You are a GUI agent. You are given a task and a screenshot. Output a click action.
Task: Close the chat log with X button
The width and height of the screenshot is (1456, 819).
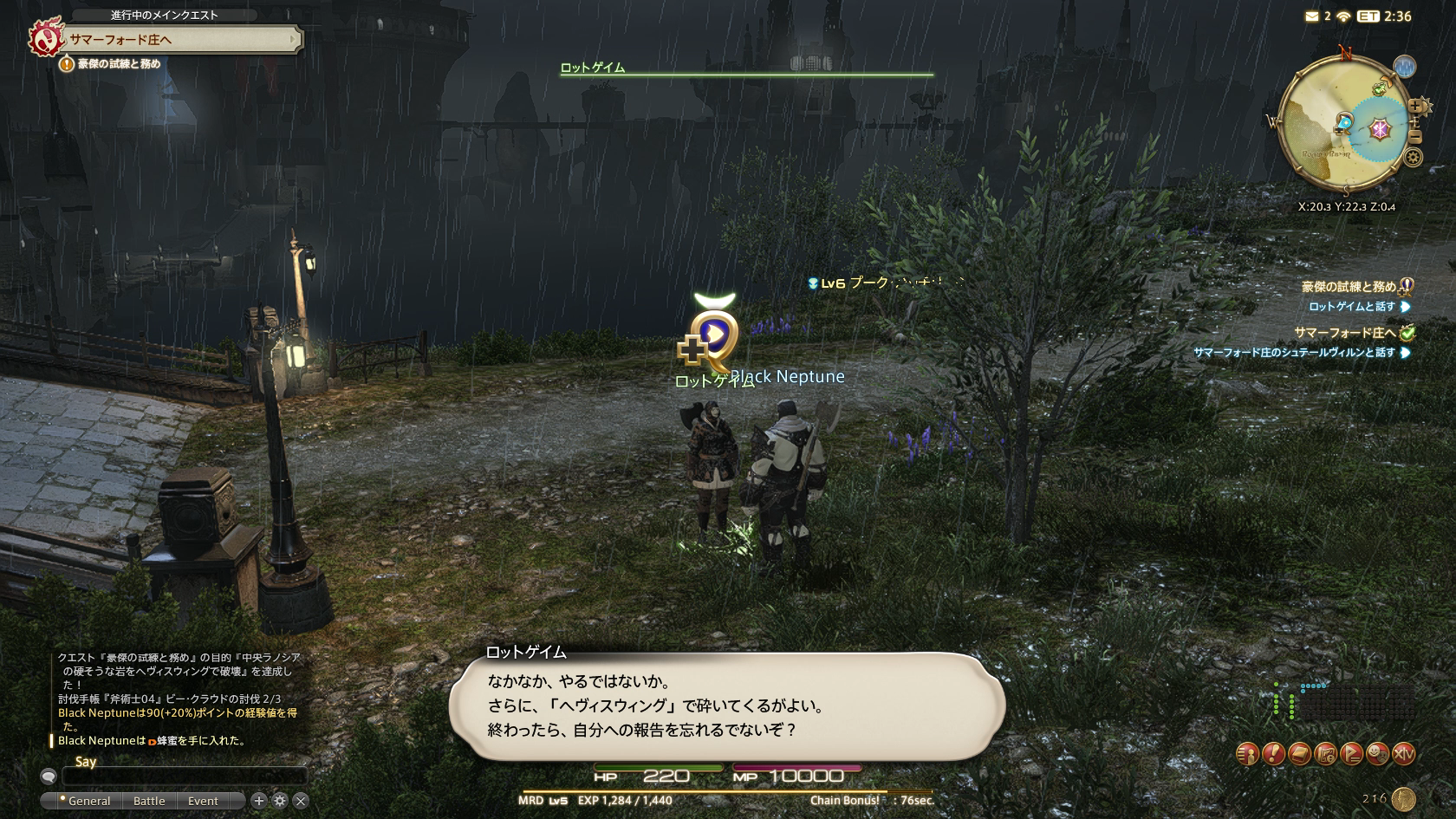[x=301, y=801]
